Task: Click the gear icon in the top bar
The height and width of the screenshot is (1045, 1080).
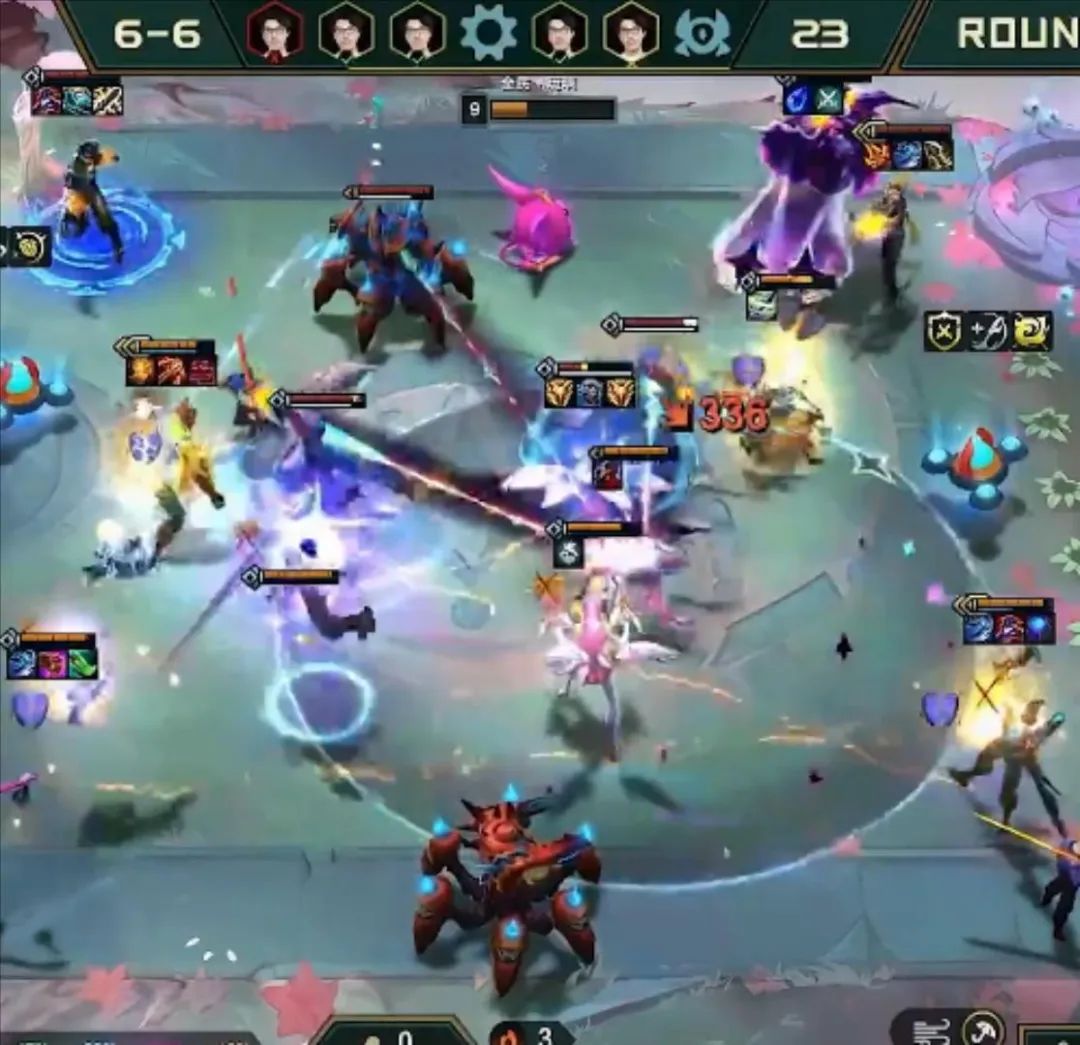Action: [488, 32]
